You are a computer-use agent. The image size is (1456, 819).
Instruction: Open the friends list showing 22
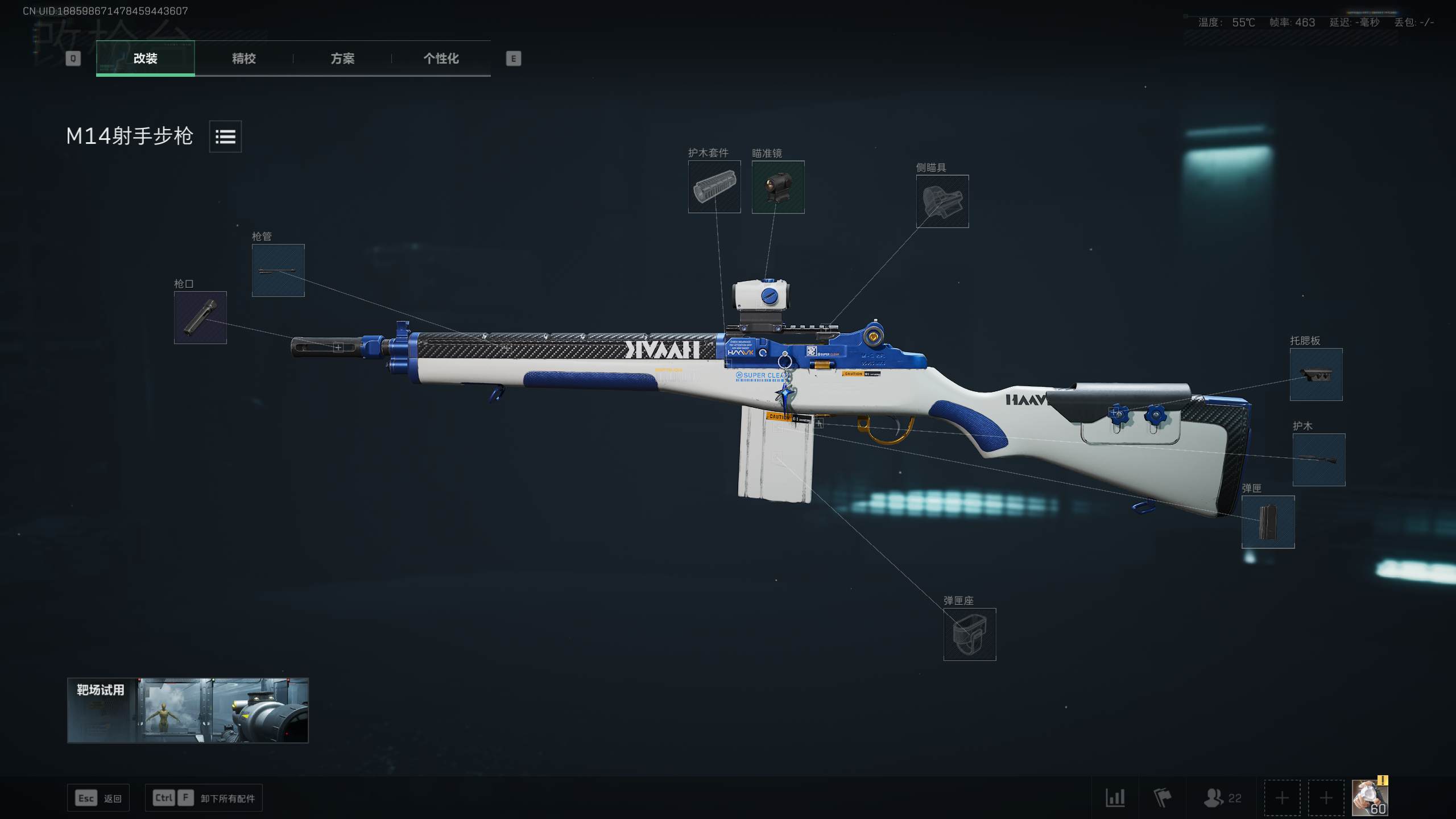(x=1222, y=798)
